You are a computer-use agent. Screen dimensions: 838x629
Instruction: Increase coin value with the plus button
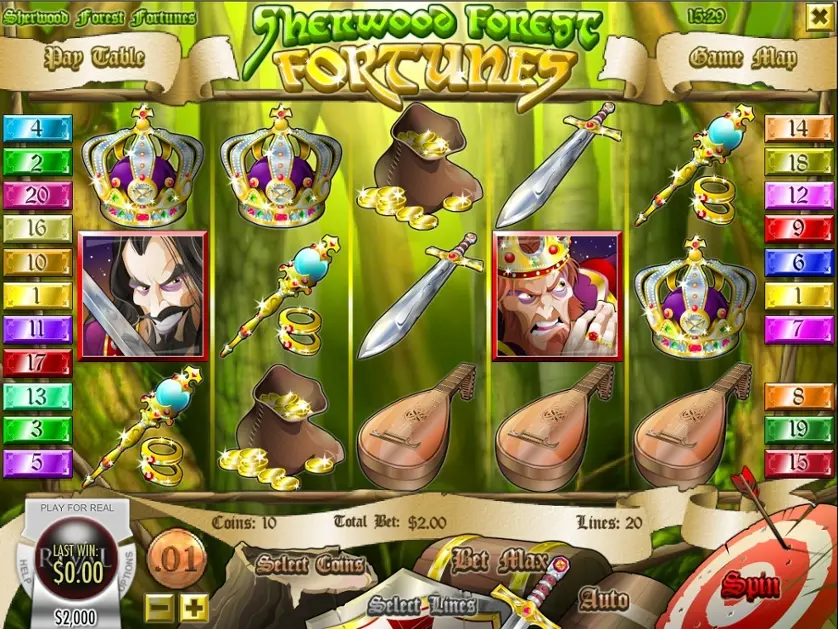[x=194, y=606]
